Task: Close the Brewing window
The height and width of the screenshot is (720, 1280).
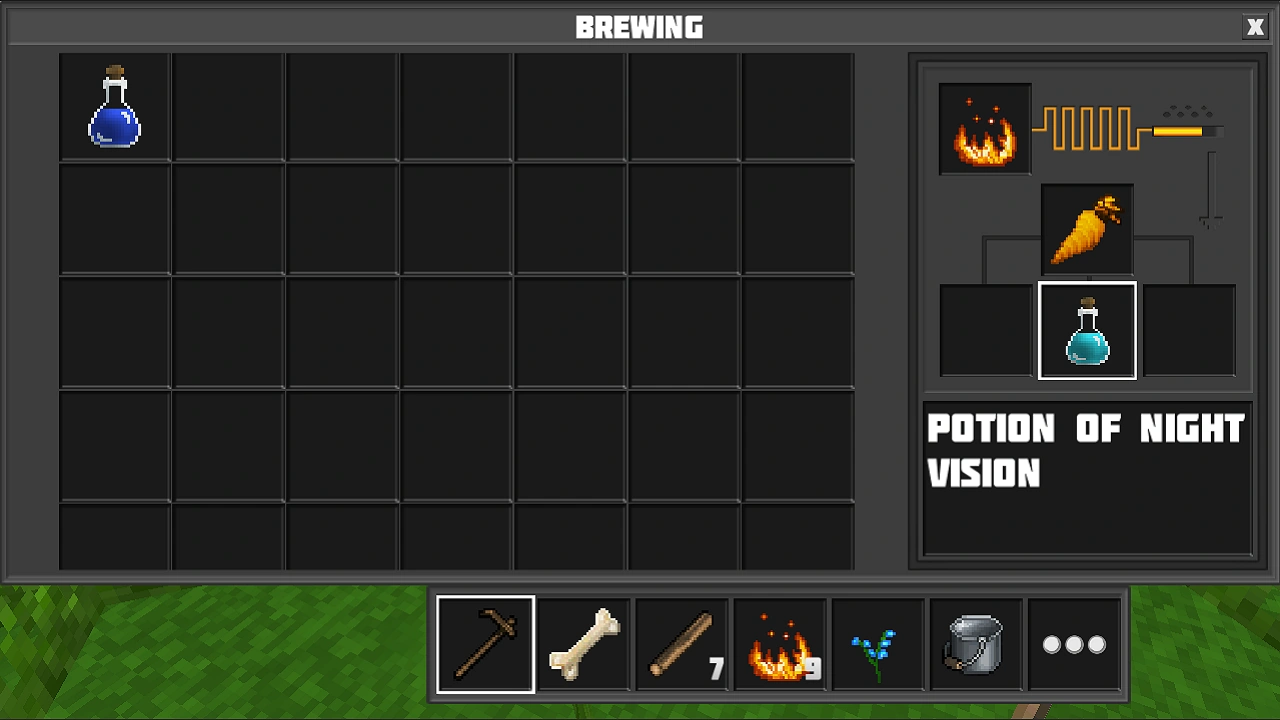Action: tap(1255, 27)
